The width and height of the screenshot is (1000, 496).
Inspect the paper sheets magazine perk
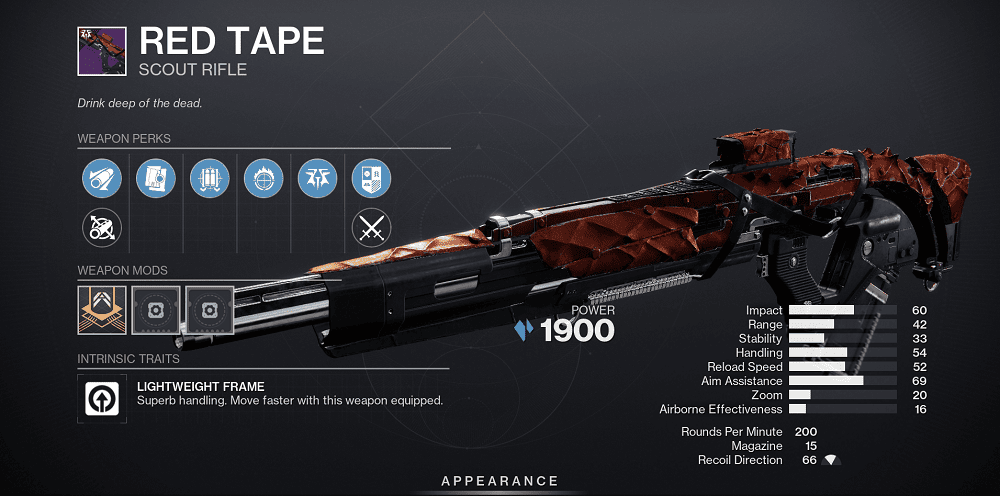tap(155, 181)
